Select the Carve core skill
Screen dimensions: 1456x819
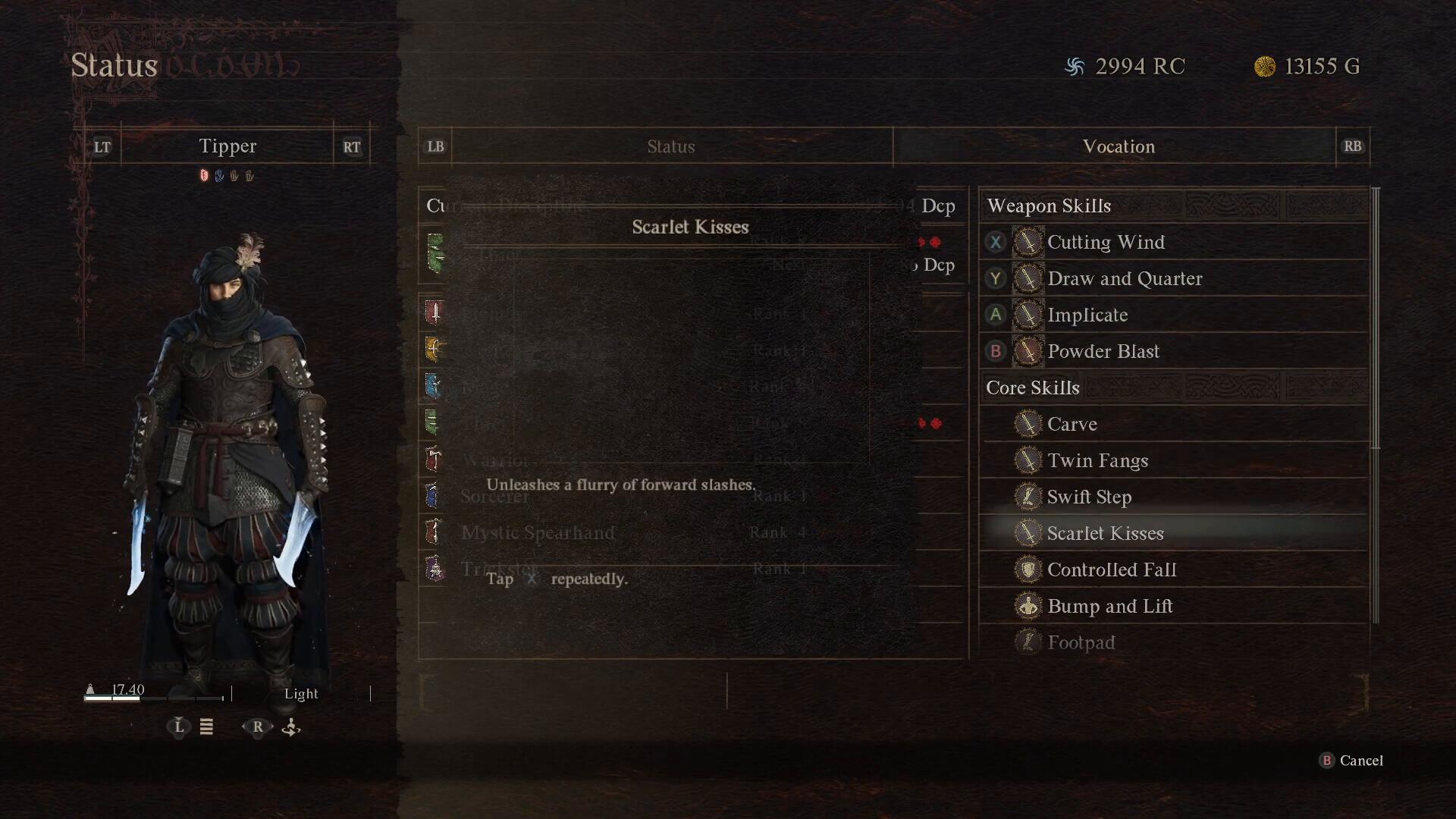coord(1072,425)
